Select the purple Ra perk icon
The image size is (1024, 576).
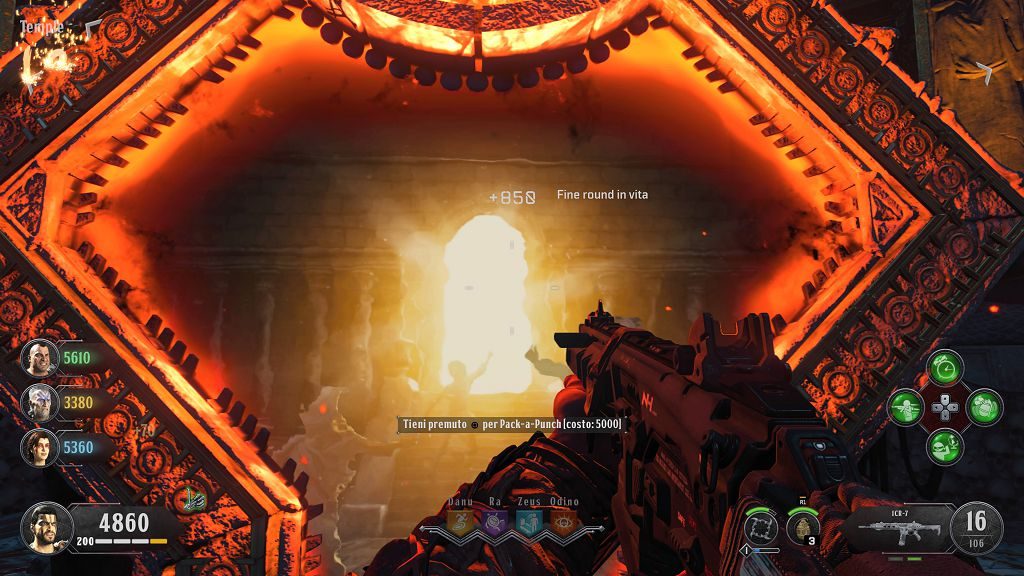(x=494, y=521)
